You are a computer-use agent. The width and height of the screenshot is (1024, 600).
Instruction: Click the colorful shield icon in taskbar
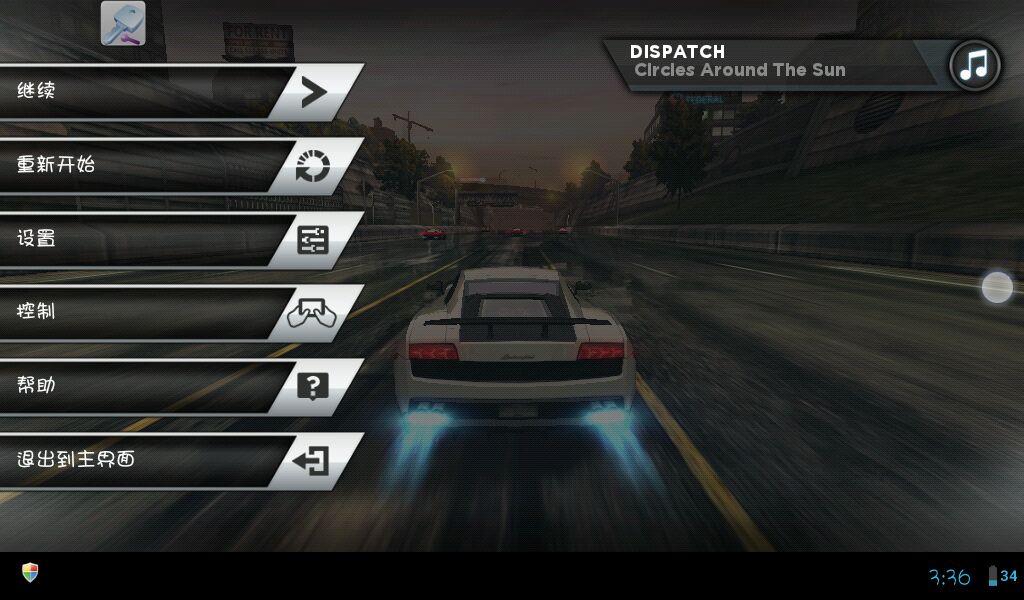click(x=30, y=572)
